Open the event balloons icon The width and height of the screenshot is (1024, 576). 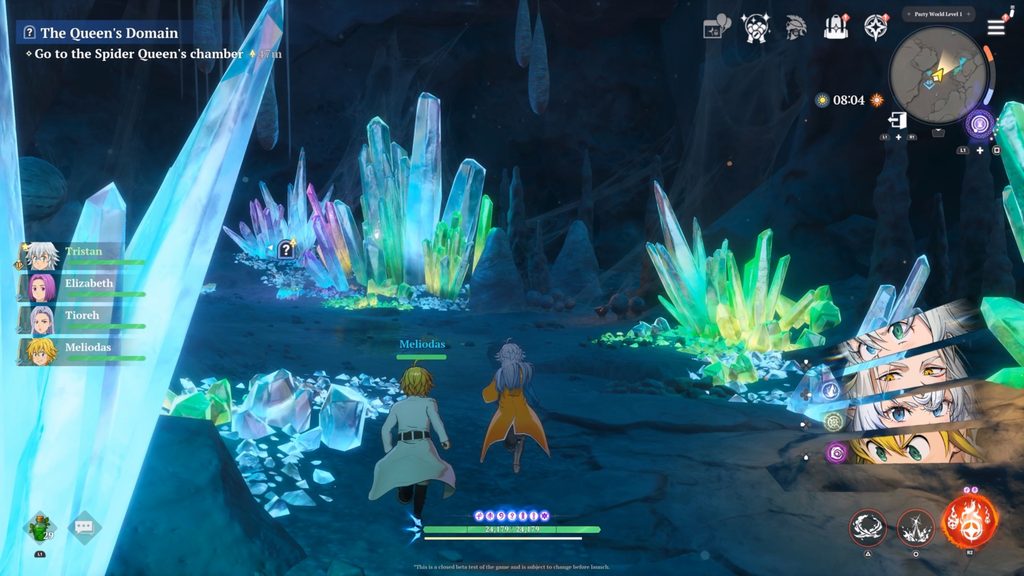click(717, 27)
